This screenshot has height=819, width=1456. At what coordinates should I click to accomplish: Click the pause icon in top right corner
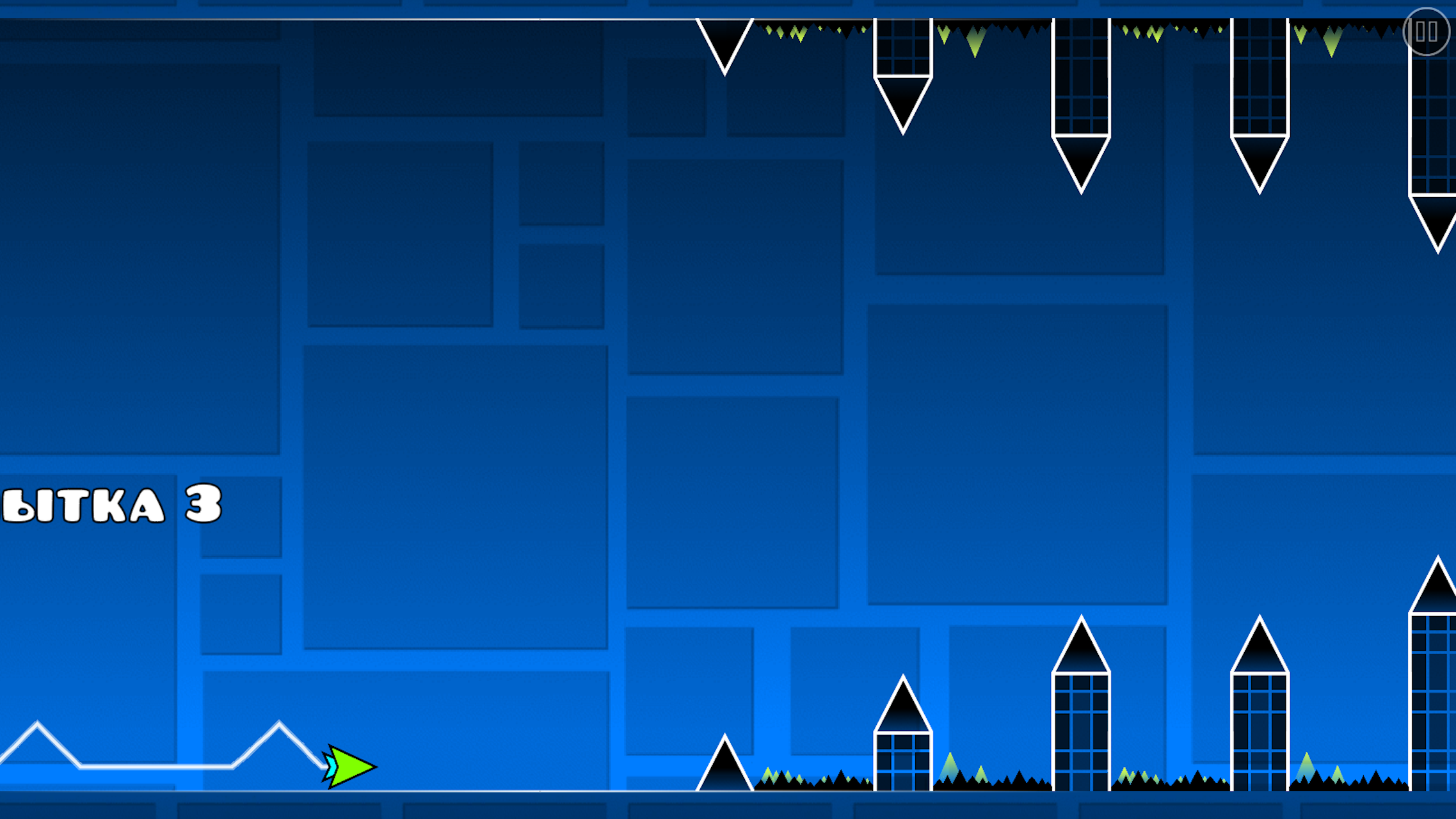1425,30
